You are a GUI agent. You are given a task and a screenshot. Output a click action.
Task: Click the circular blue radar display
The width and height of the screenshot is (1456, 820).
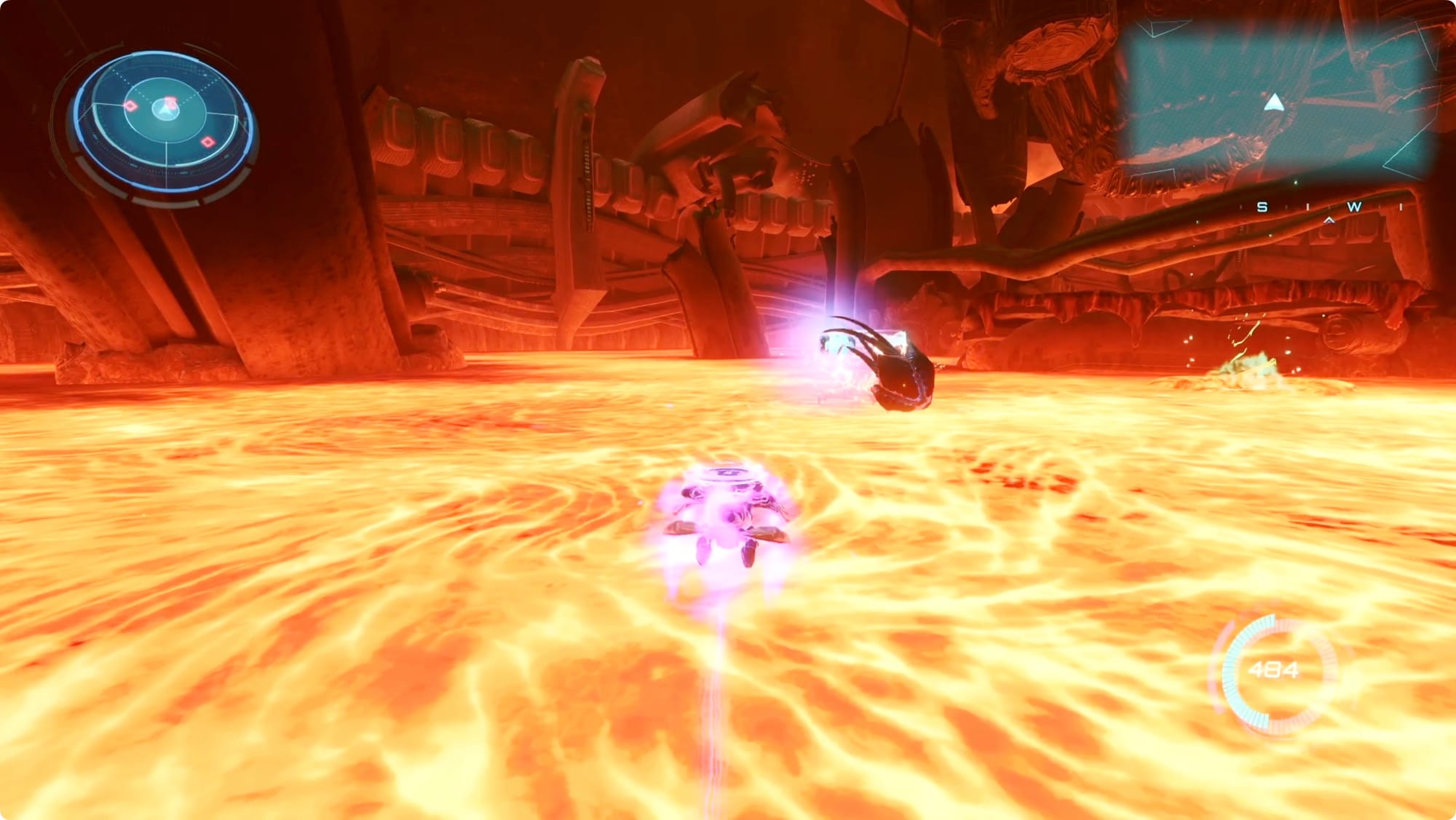pyautogui.click(x=163, y=120)
